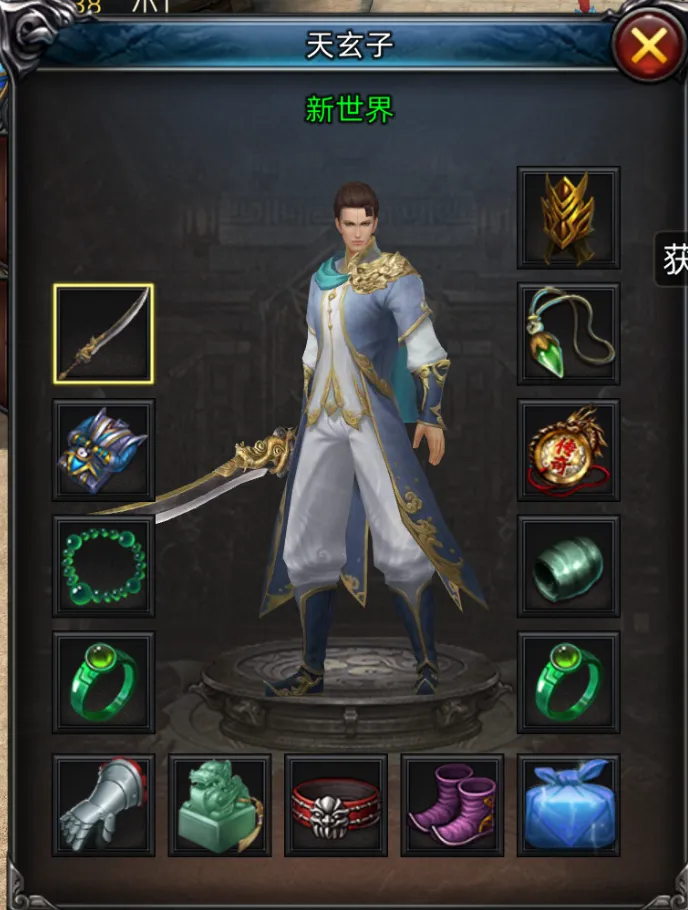Open the blue armored chest piece slot
The width and height of the screenshot is (688, 910).
pyautogui.click(x=103, y=450)
